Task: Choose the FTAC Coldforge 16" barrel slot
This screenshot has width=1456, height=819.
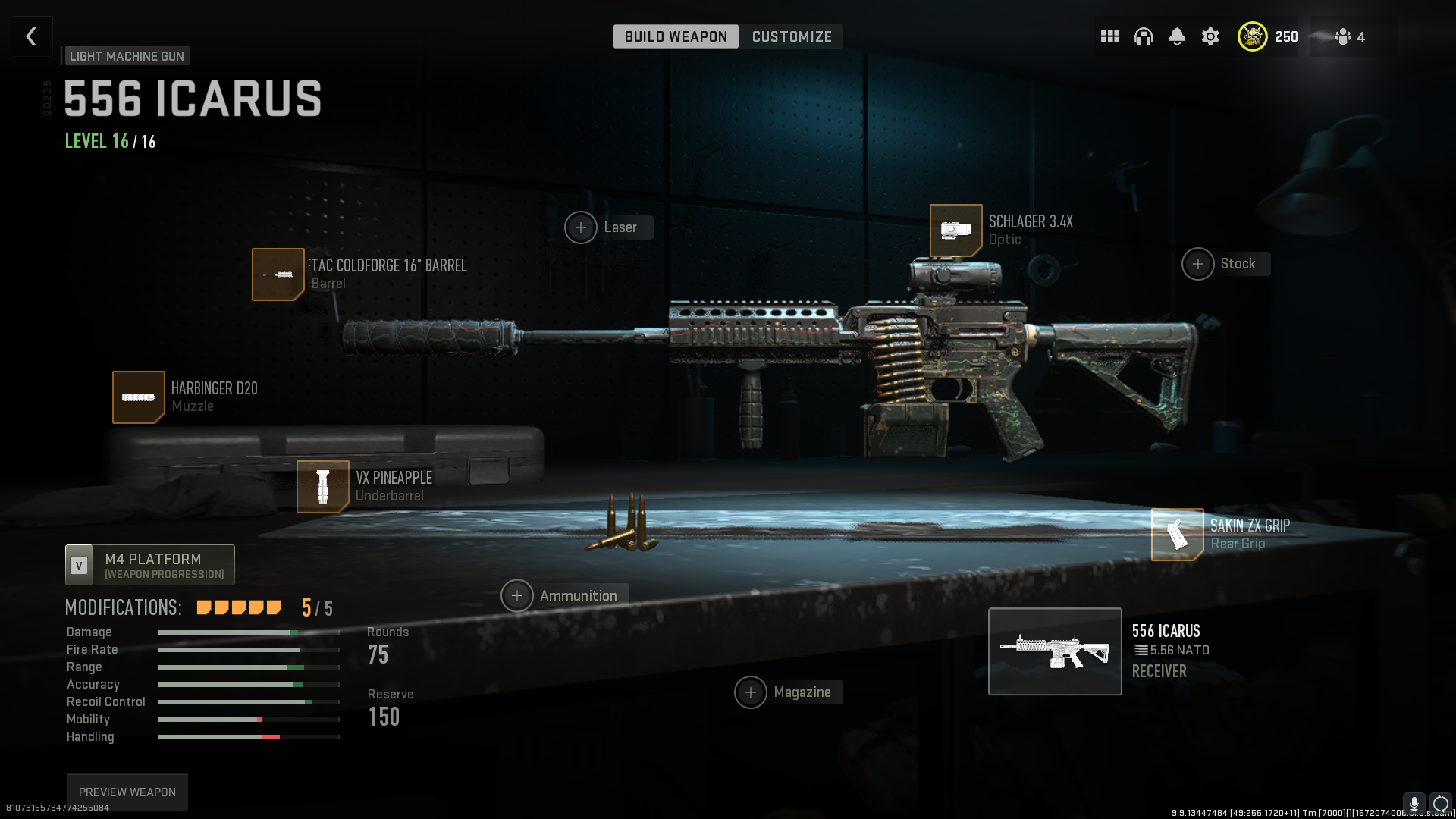Action: coord(278,275)
